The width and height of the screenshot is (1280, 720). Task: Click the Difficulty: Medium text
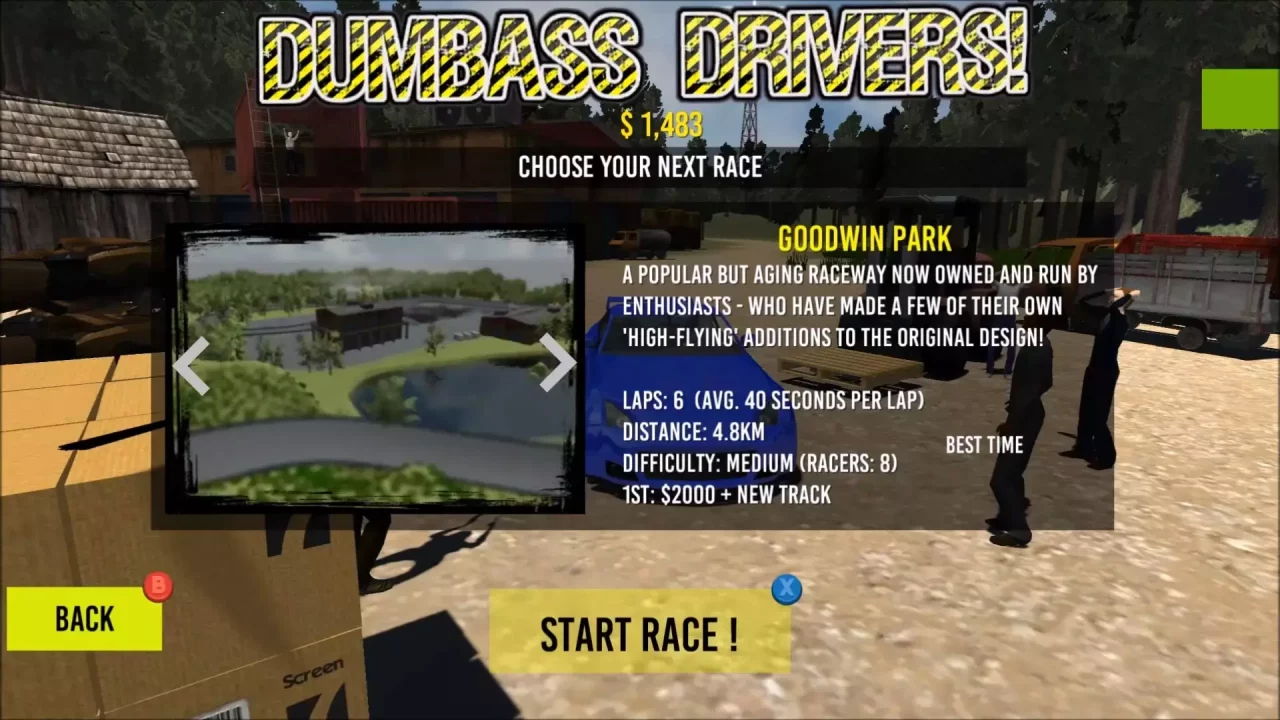coord(758,463)
